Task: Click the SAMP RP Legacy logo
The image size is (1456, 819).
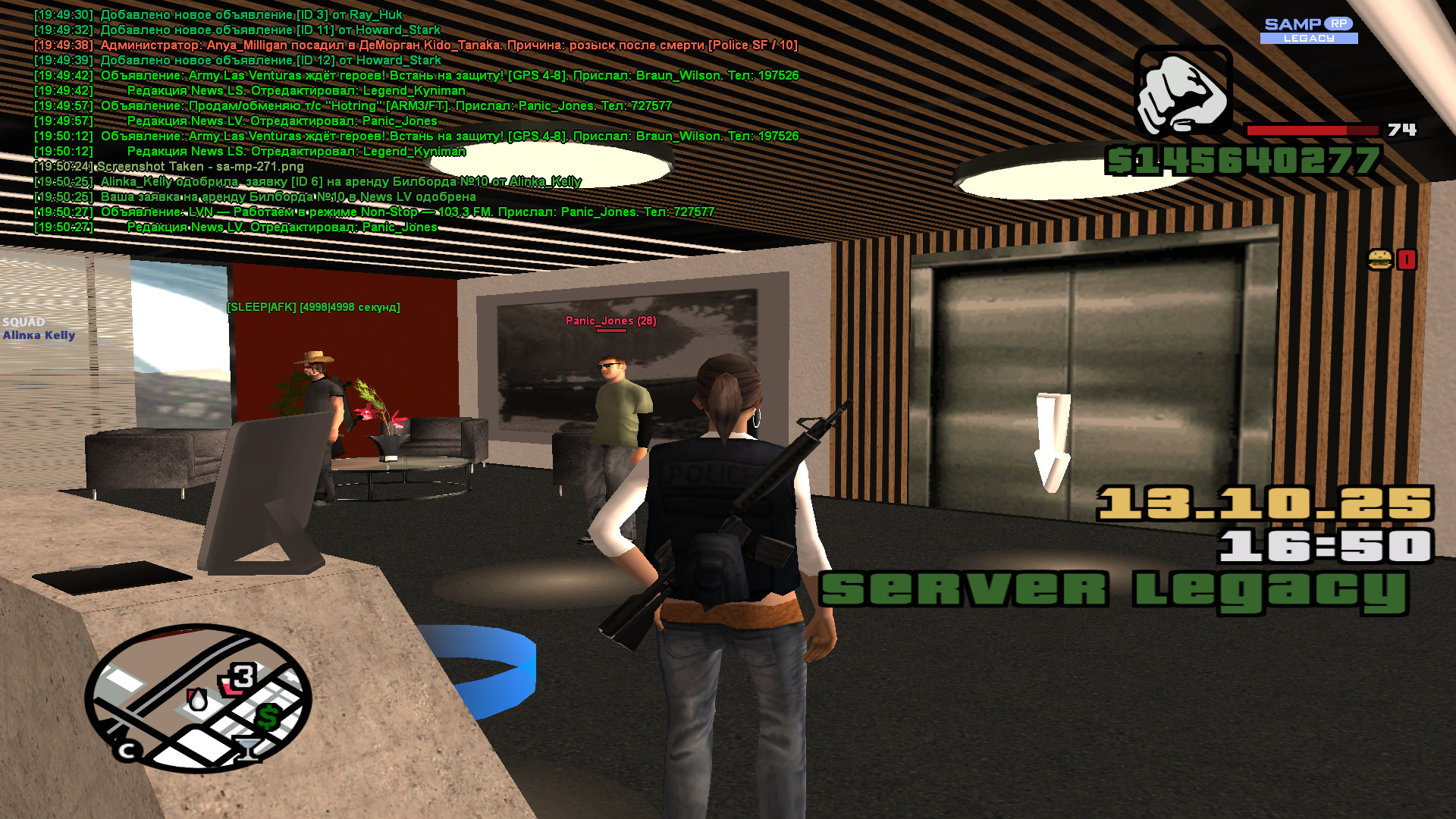Action: pyautogui.click(x=1309, y=30)
